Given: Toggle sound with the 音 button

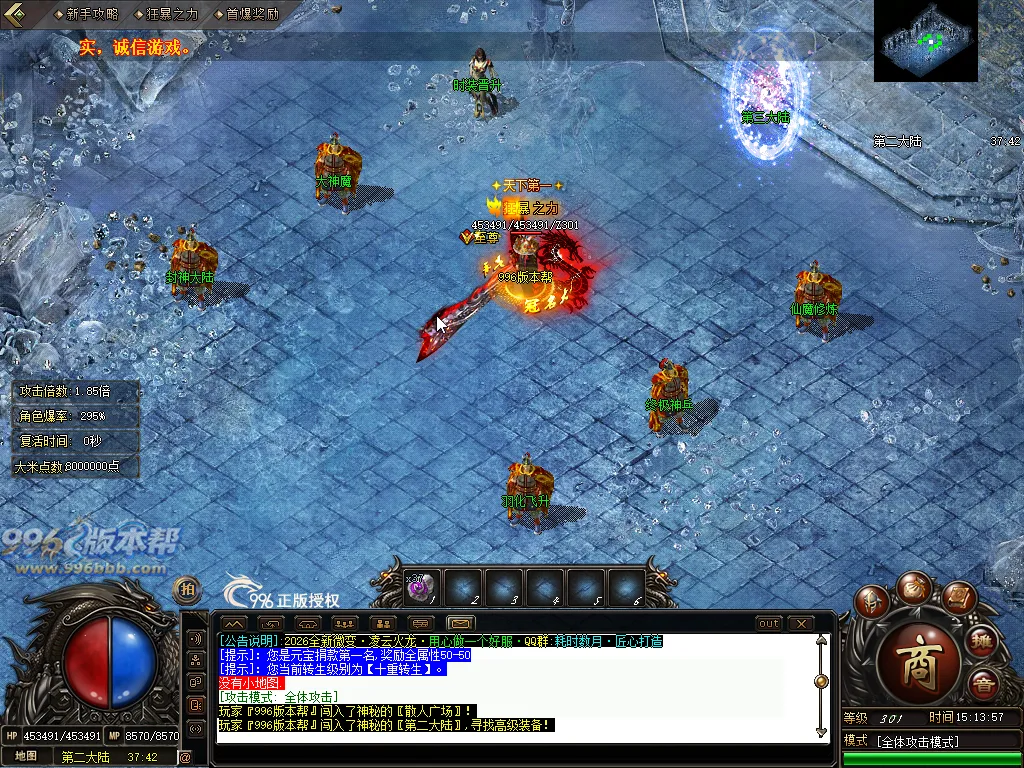Looking at the screenshot, I should [982, 685].
